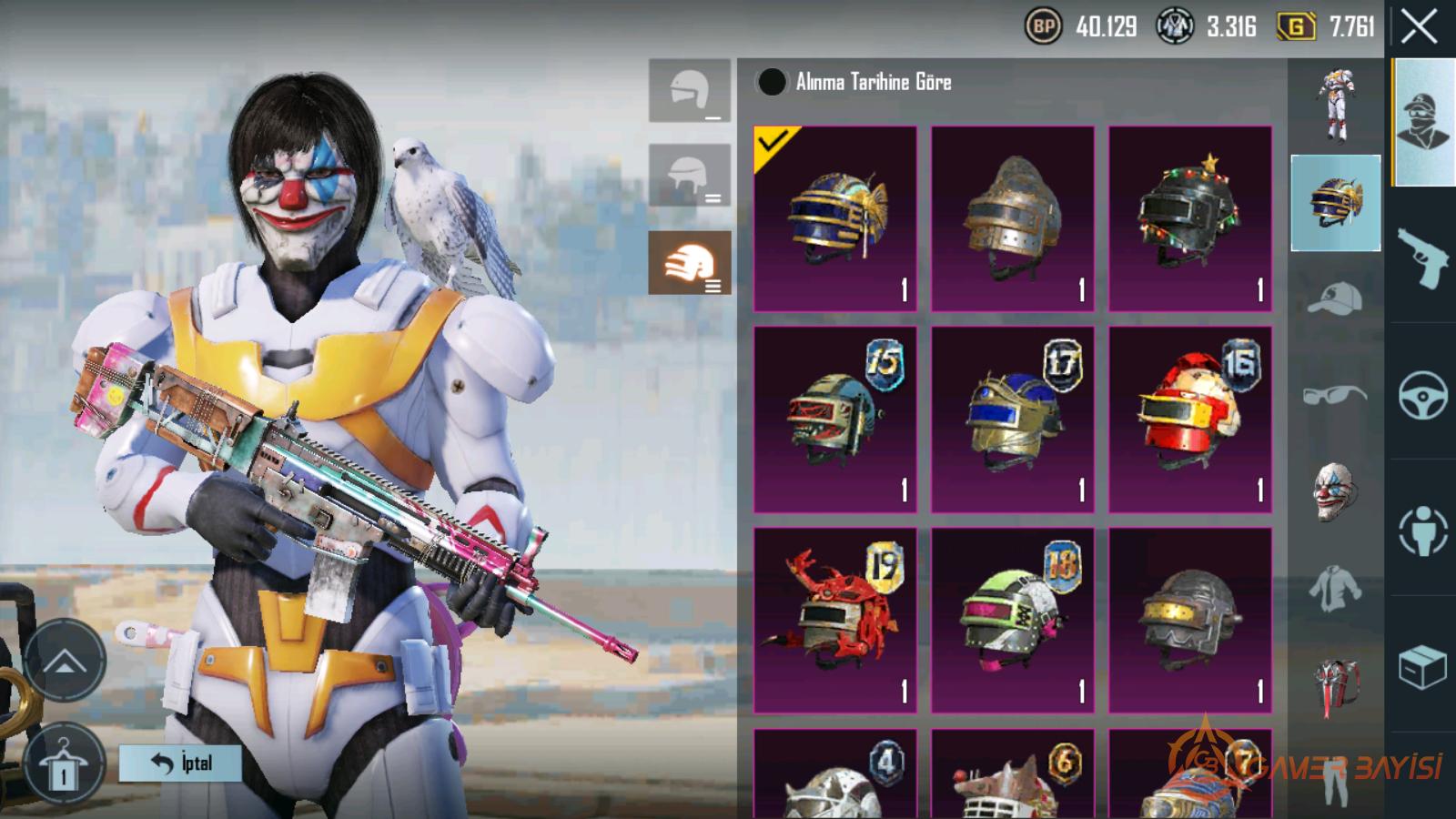The width and height of the screenshot is (1456, 819).
Task: Select the helmet skin with badge 17
Action: coord(1013,420)
